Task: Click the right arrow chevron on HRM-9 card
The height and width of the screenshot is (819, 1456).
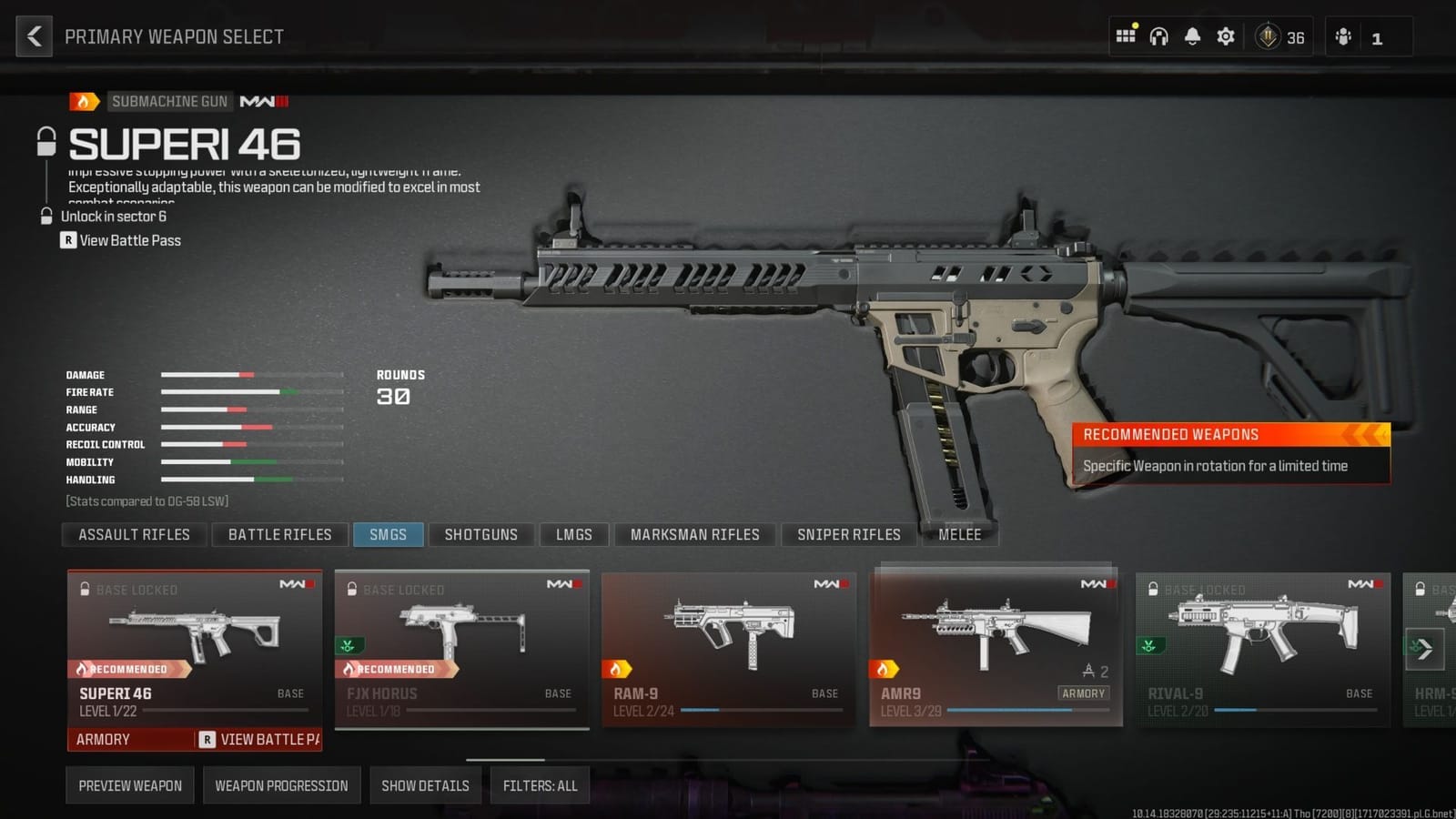Action: [x=1423, y=648]
